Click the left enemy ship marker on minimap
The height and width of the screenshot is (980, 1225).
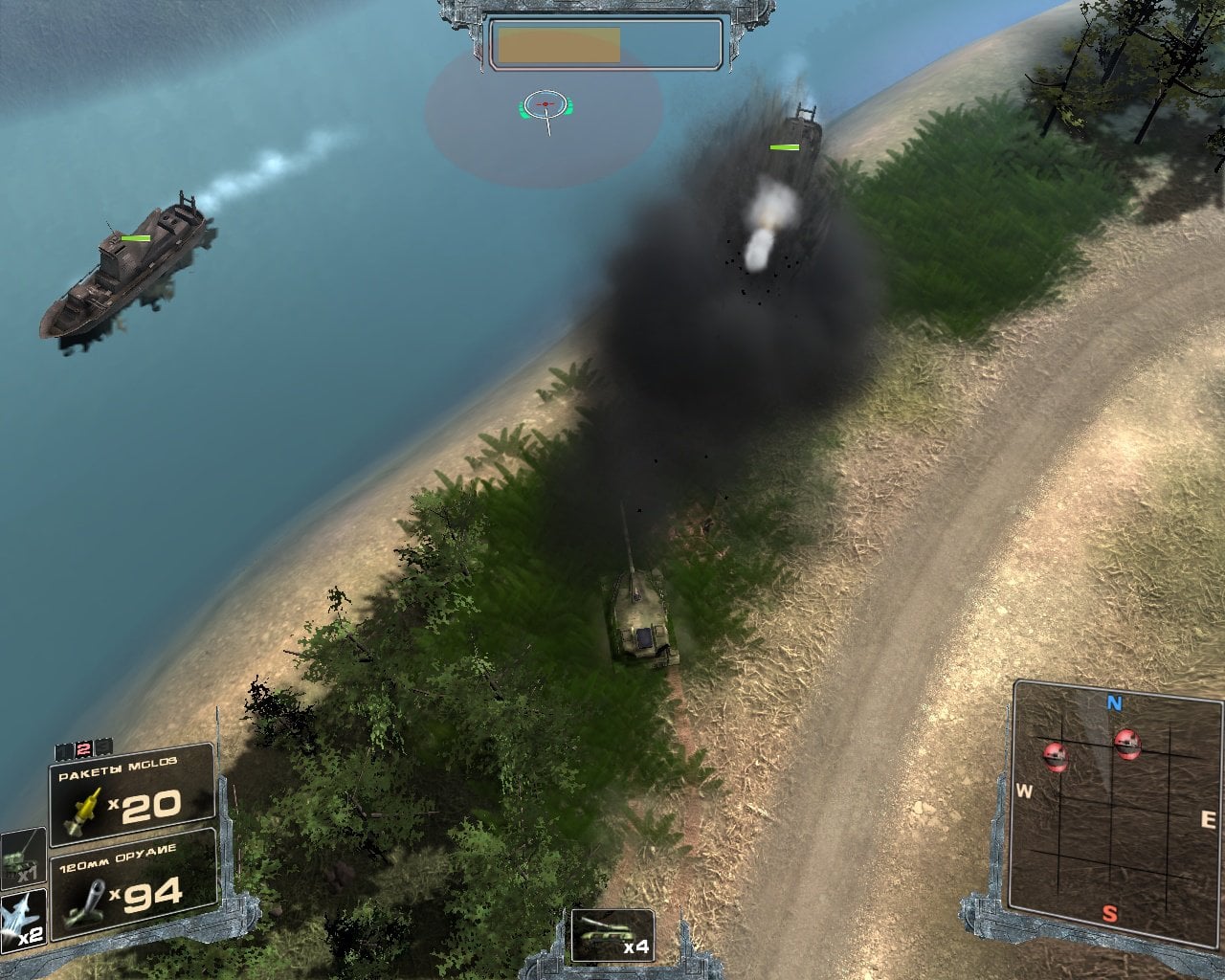pyautogui.click(x=1056, y=754)
